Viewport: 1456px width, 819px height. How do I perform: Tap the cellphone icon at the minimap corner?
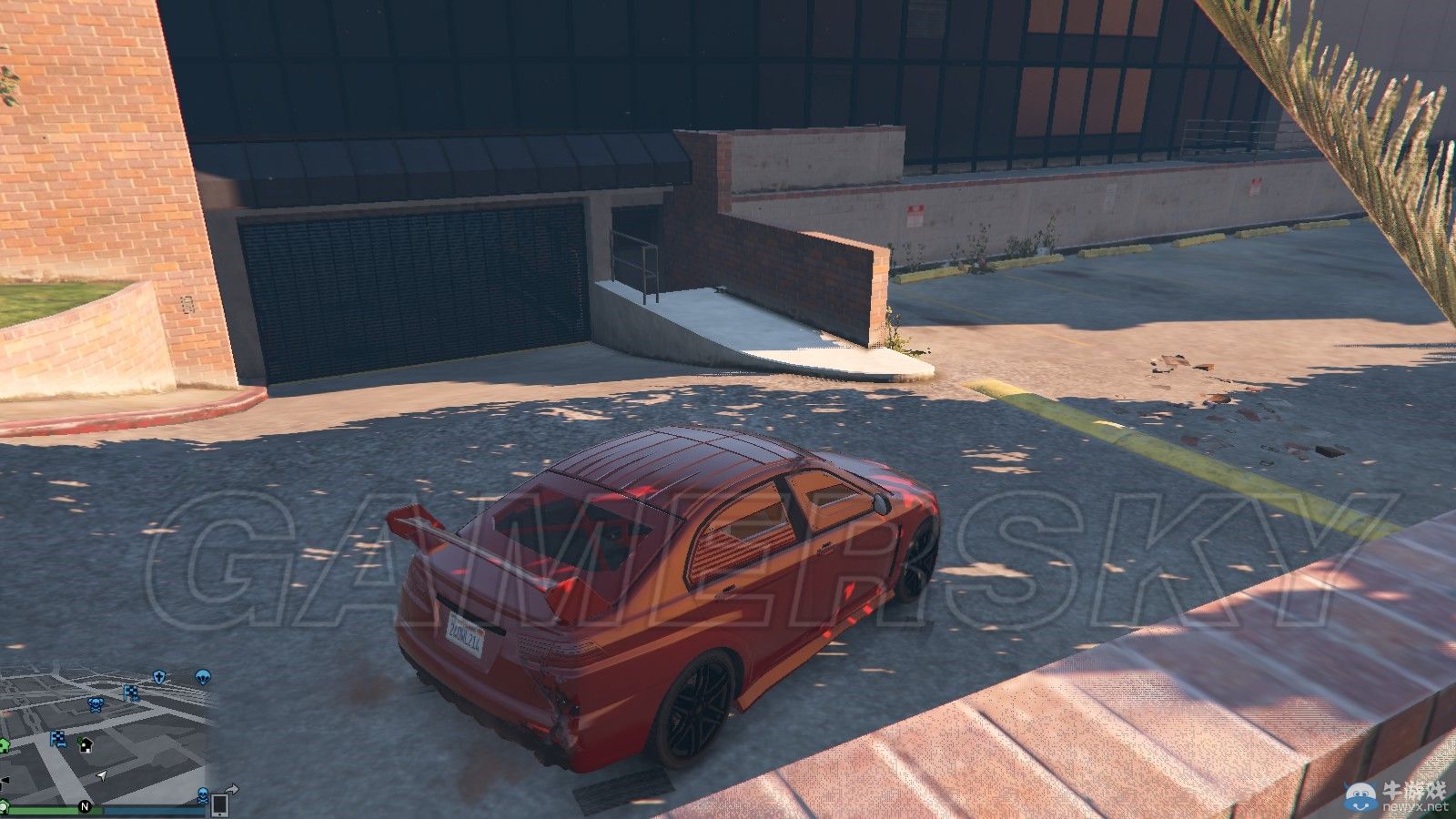(220, 804)
